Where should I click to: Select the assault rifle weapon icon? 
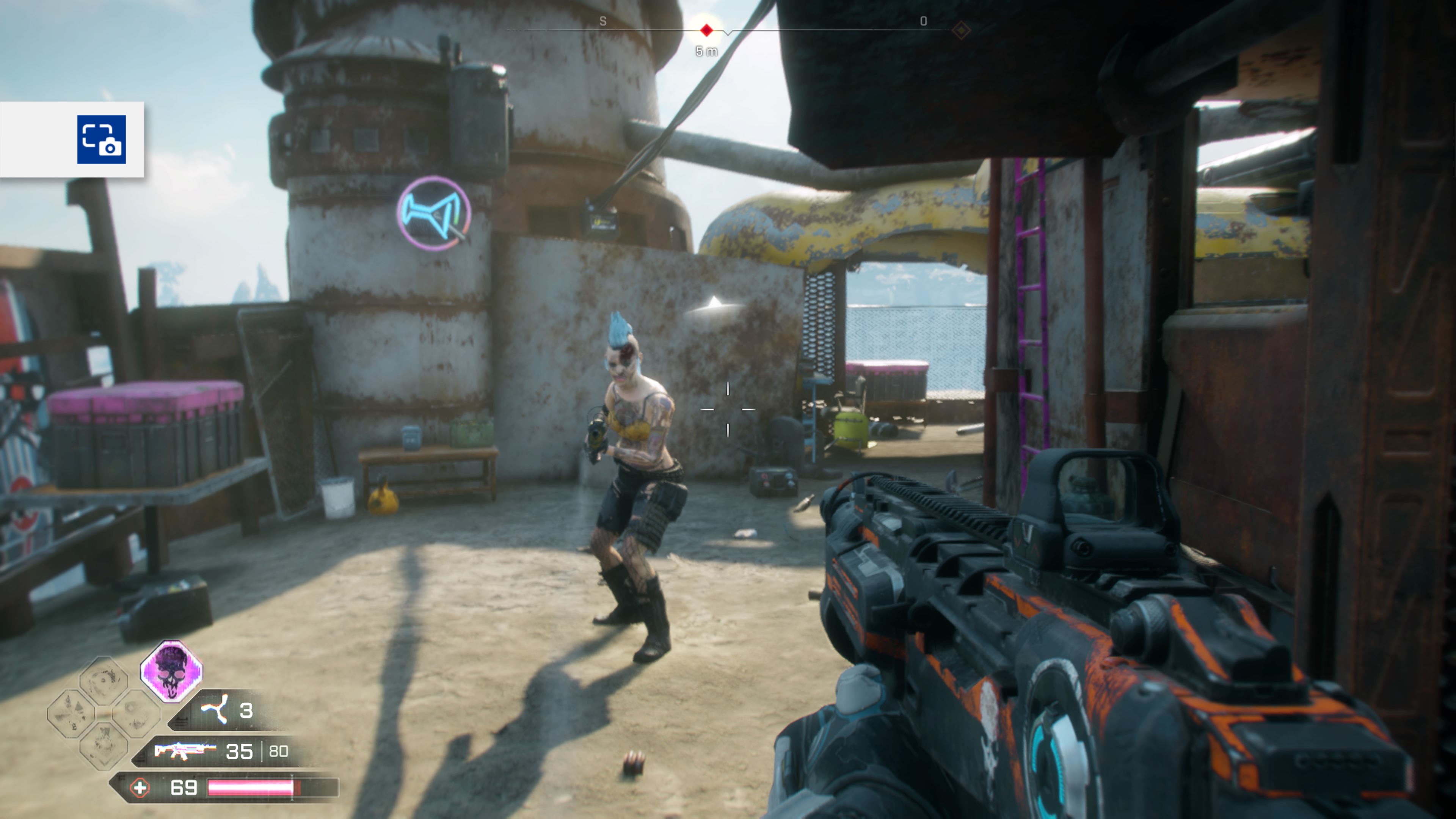point(184,751)
